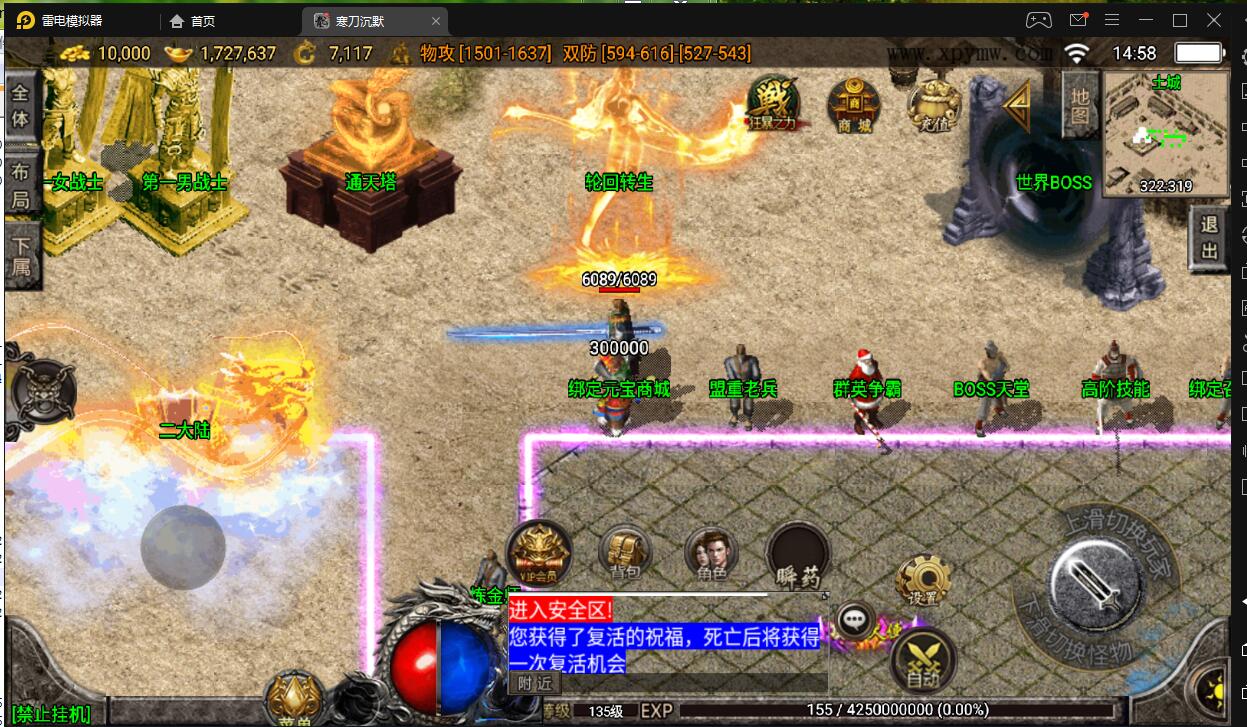The width and height of the screenshot is (1247, 727).
Task: Click the 土城 minimap
Action: pos(1165,134)
